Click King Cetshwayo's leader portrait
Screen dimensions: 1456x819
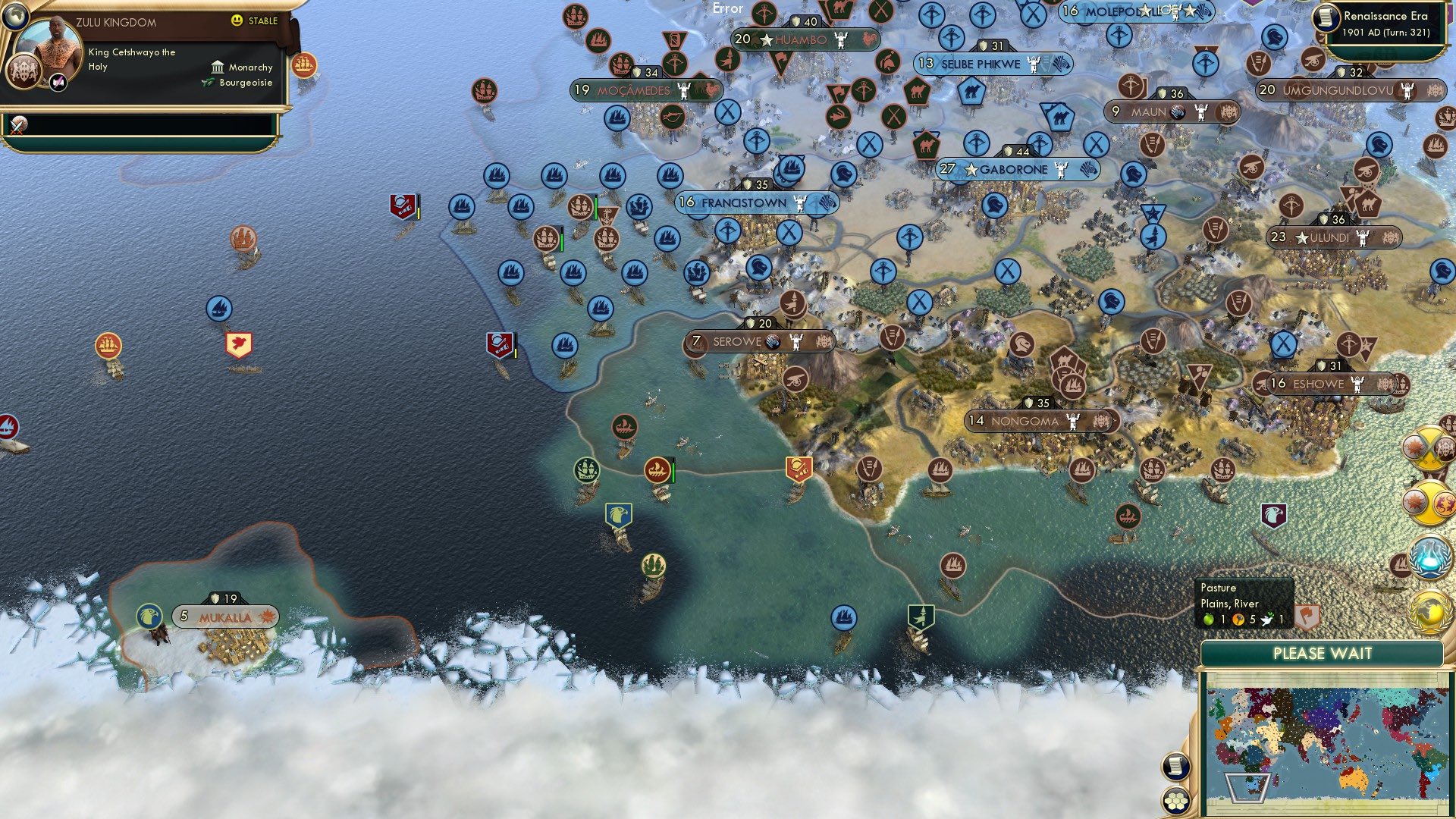pyautogui.click(x=50, y=46)
